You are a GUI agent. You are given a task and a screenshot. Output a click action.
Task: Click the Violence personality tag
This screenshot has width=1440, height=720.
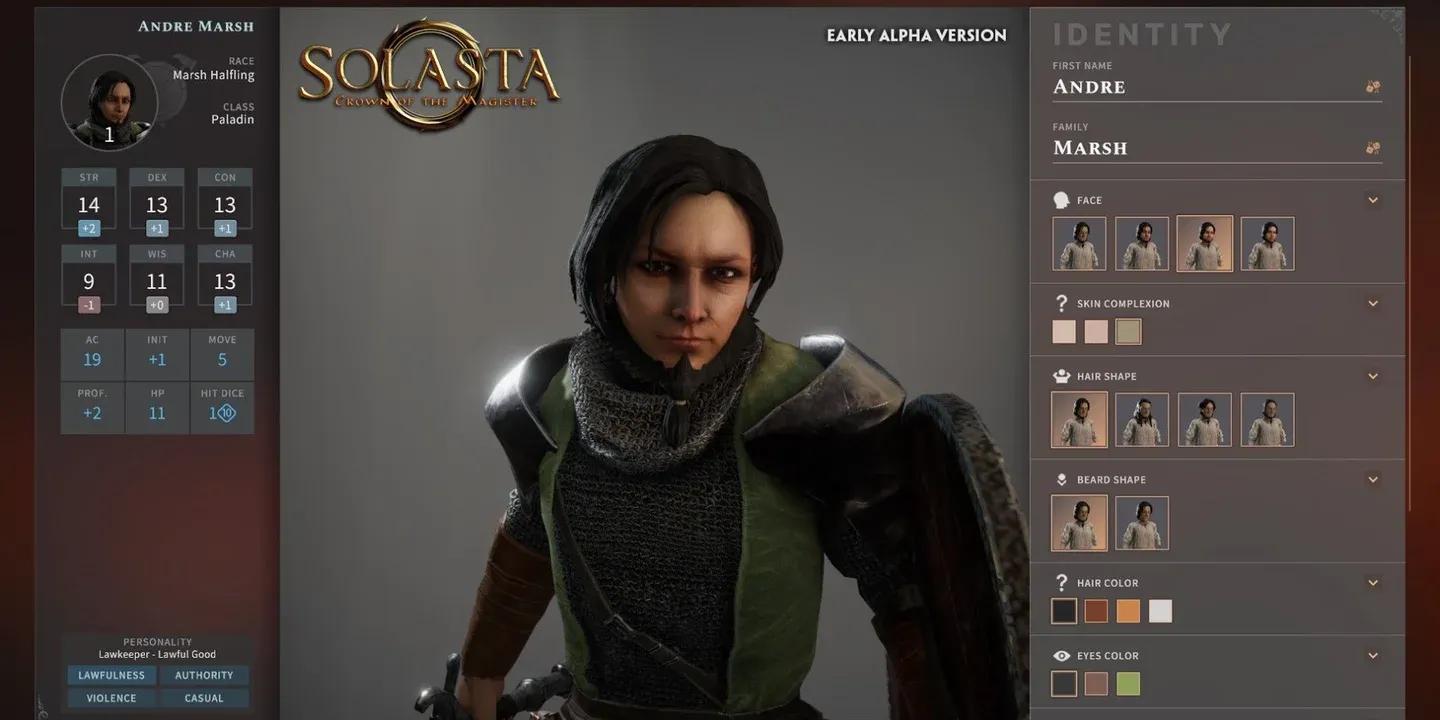(x=111, y=698)
